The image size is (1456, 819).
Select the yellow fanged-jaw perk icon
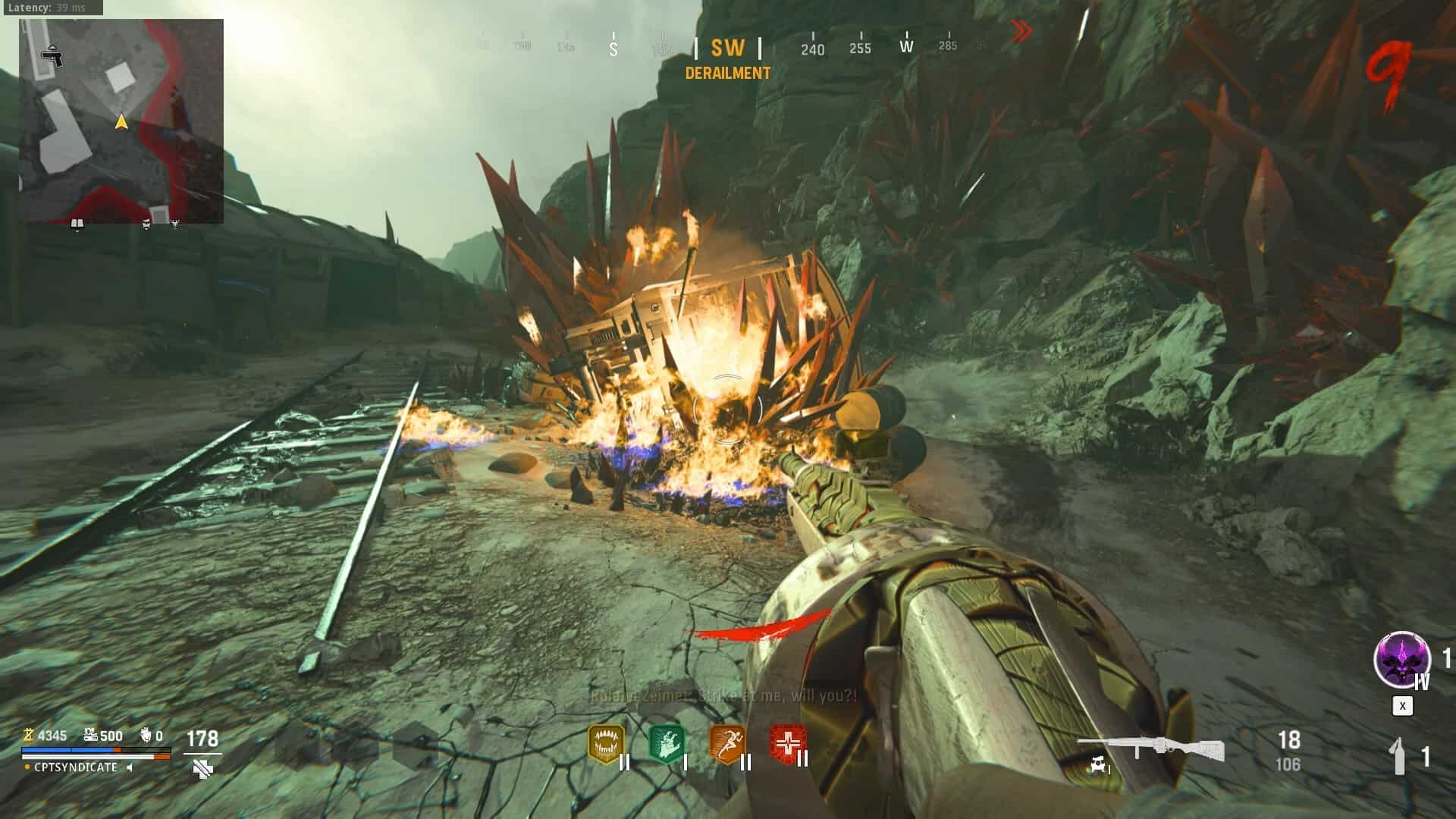point(606,743)
